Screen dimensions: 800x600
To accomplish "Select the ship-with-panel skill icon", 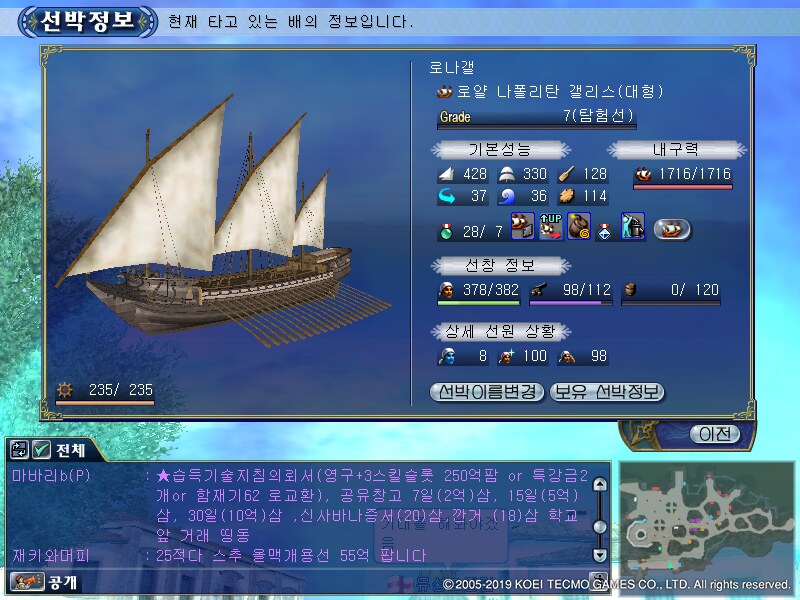I will point(522,227).
